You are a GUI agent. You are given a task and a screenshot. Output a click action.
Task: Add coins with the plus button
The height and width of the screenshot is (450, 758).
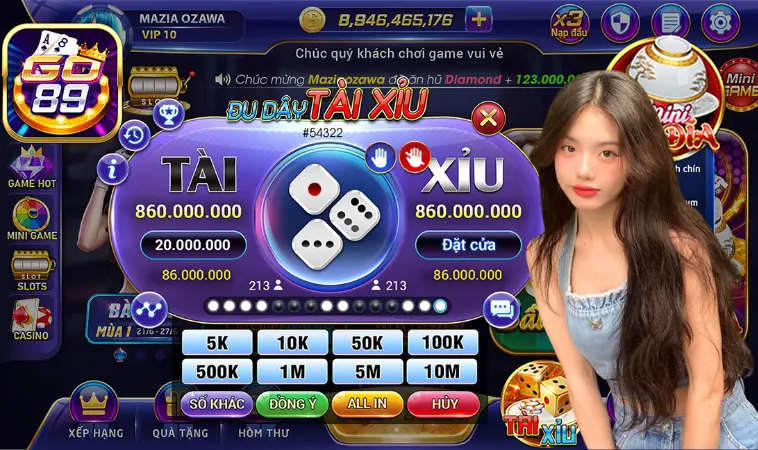tap(479, 19)
